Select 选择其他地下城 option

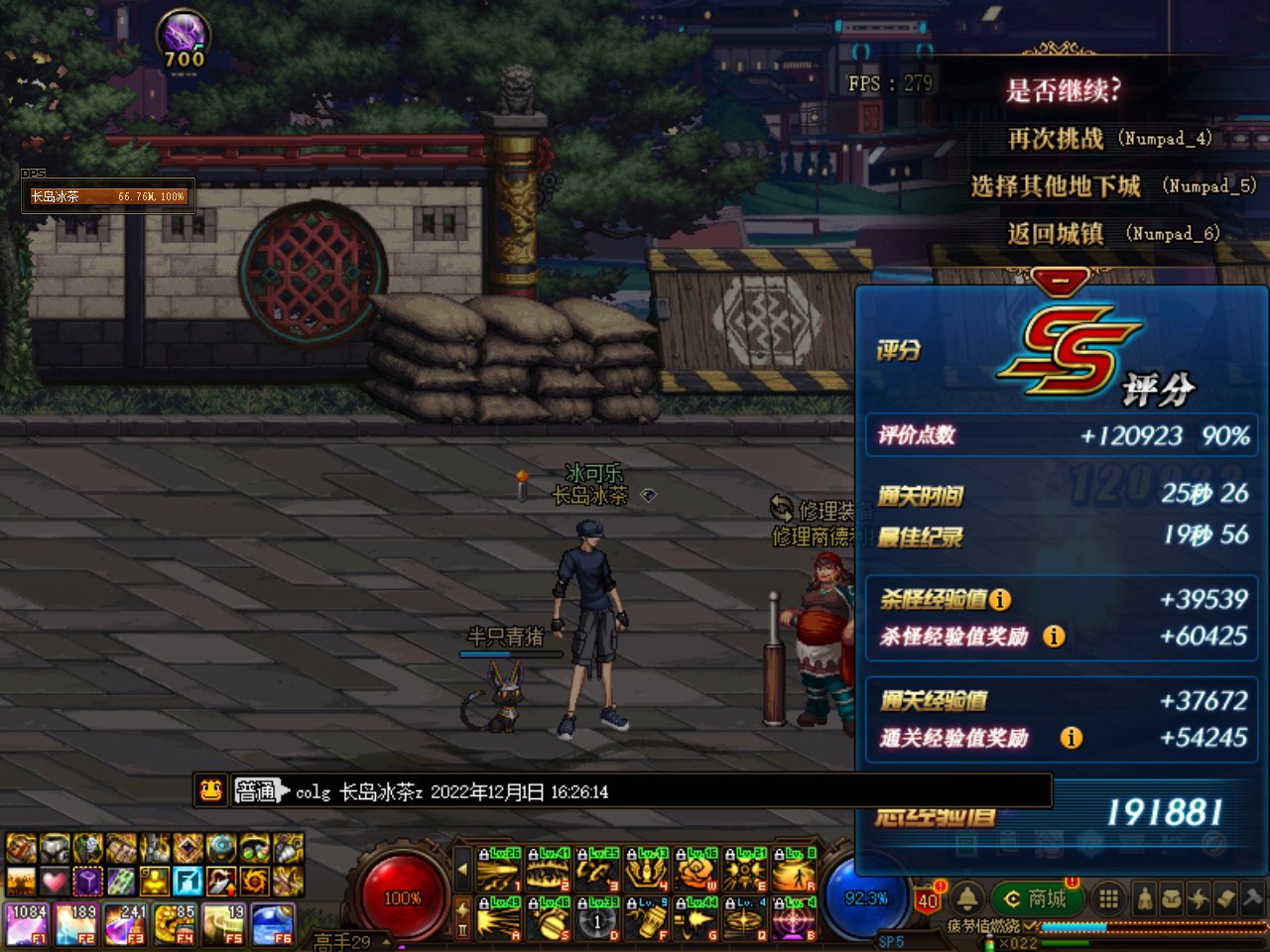(1056, 186)
